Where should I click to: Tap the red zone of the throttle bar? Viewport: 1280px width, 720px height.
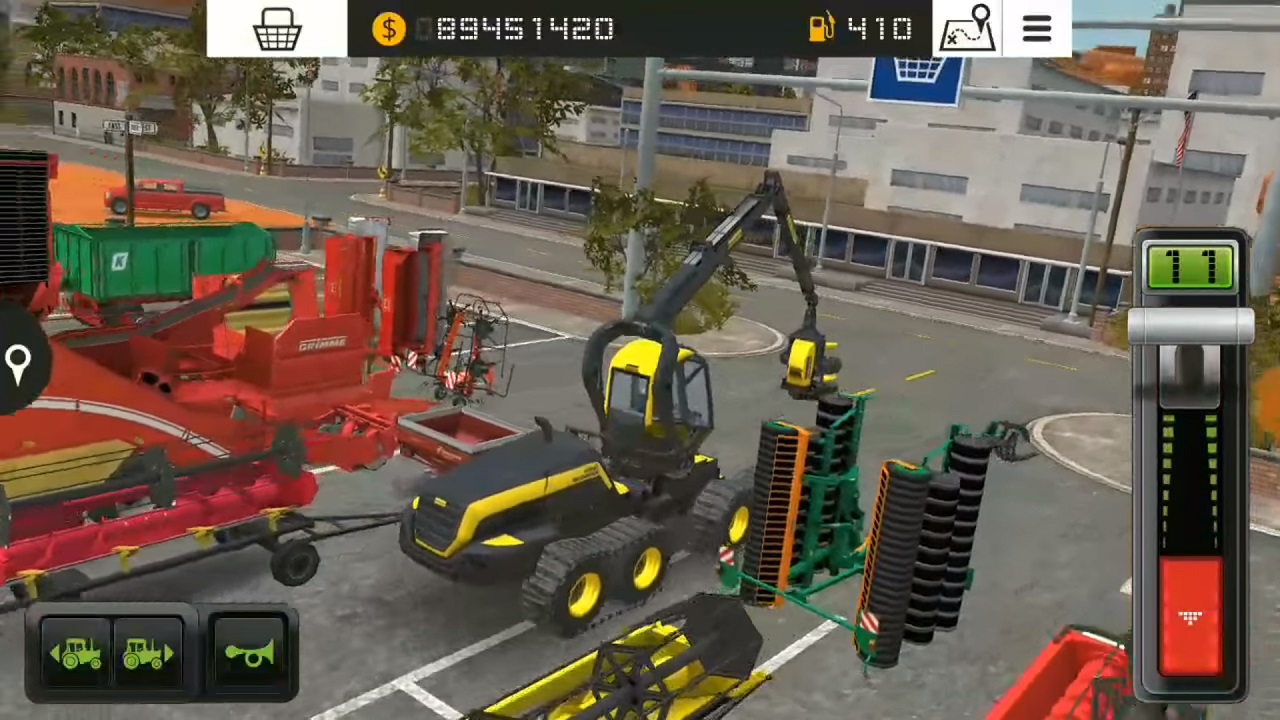(1190, 615)
